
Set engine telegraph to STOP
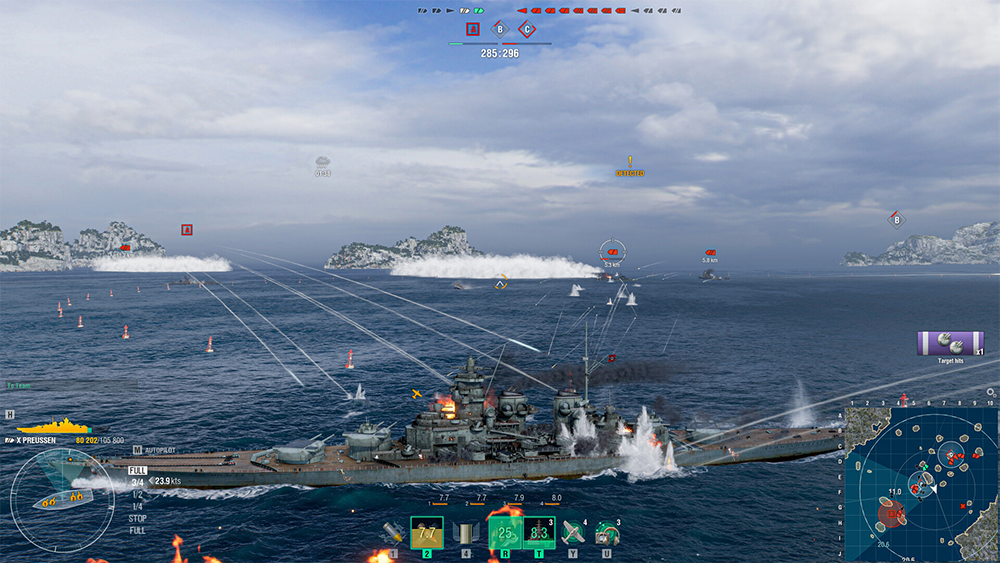(x=138, y=519)
